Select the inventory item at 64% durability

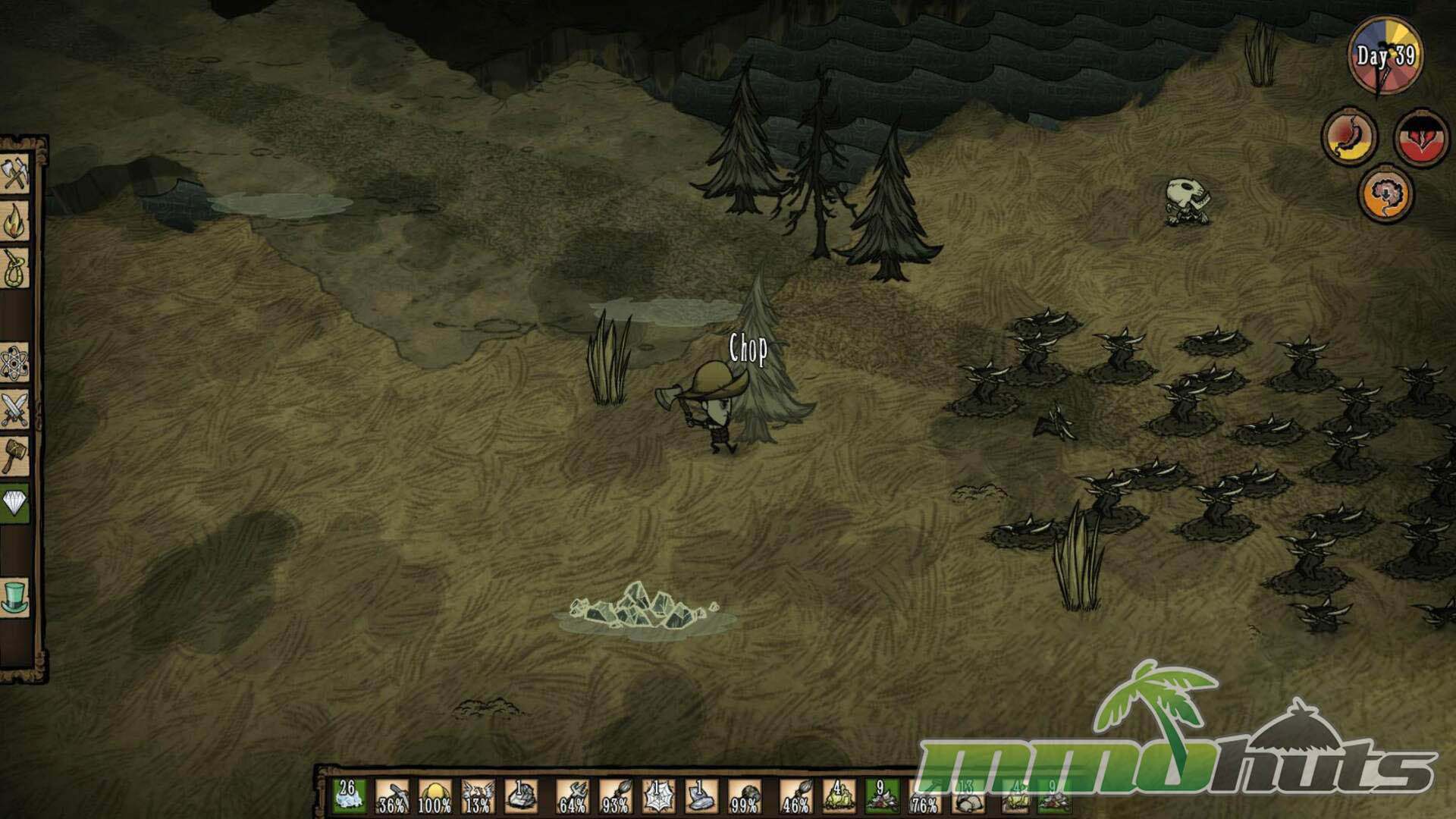[x=573, y=796]
